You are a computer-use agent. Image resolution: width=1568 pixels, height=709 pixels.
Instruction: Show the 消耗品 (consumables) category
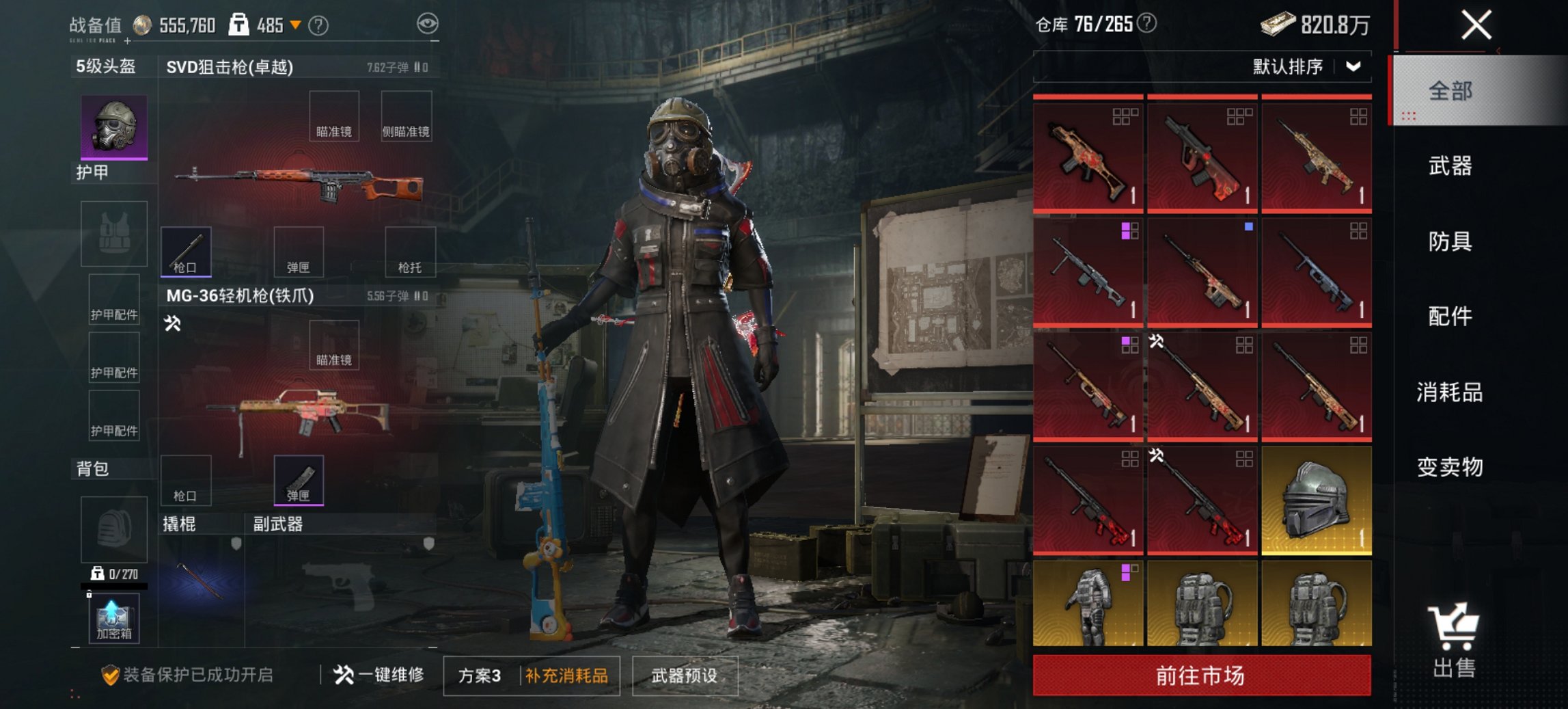point(1450,392)
